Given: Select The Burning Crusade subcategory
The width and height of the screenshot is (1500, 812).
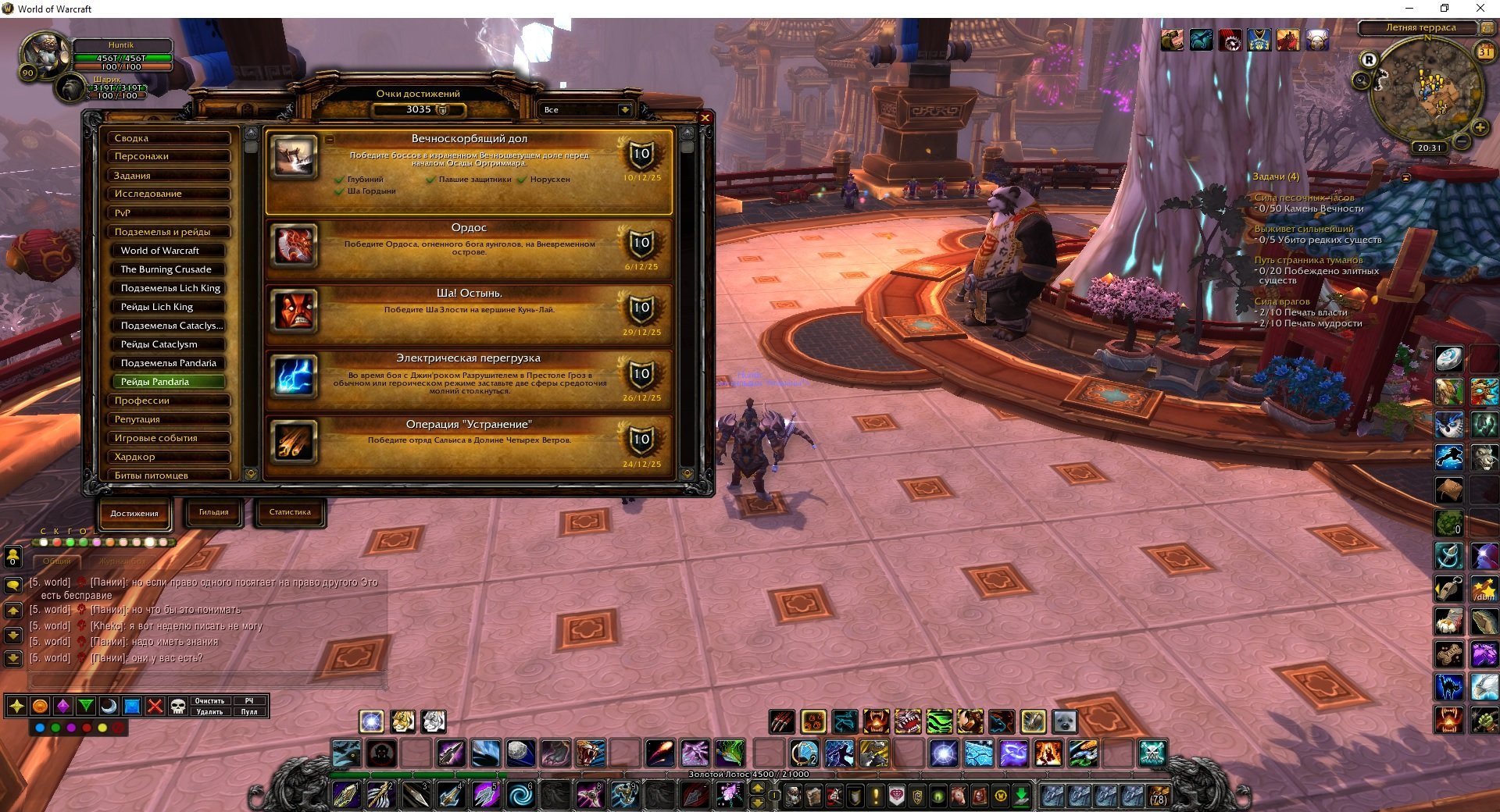Looking at the screenshot, I should pyautogui.click(x=169, y=269).
